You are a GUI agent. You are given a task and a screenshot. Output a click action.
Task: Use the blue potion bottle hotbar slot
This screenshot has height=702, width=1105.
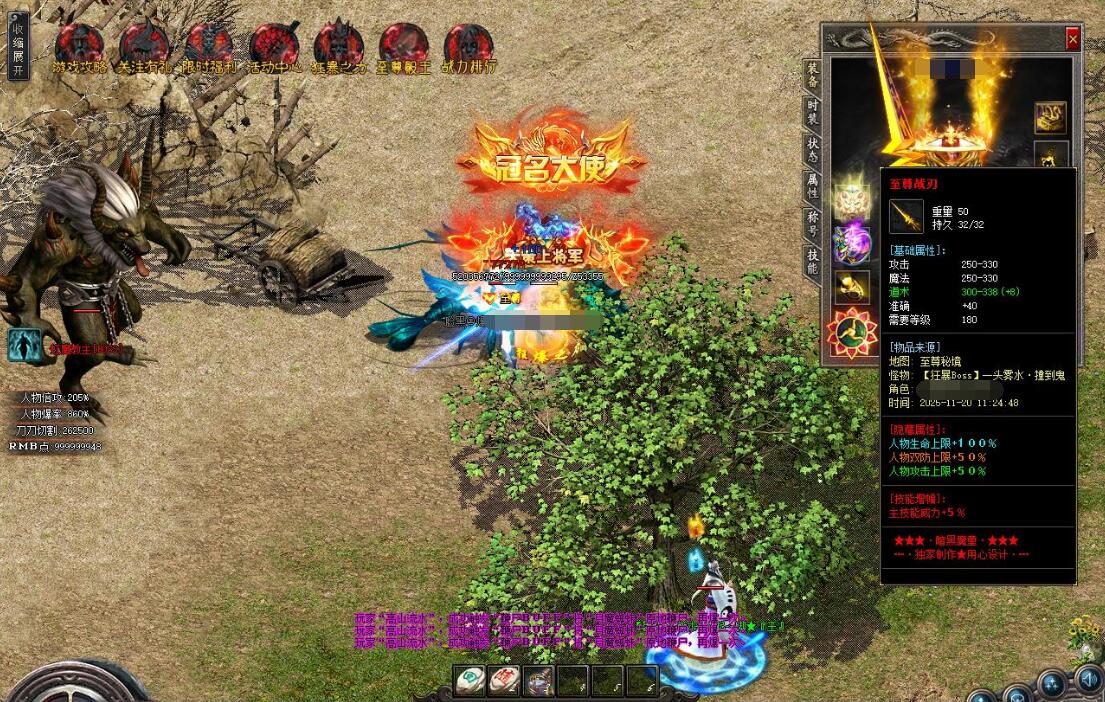tap(538, 681)
